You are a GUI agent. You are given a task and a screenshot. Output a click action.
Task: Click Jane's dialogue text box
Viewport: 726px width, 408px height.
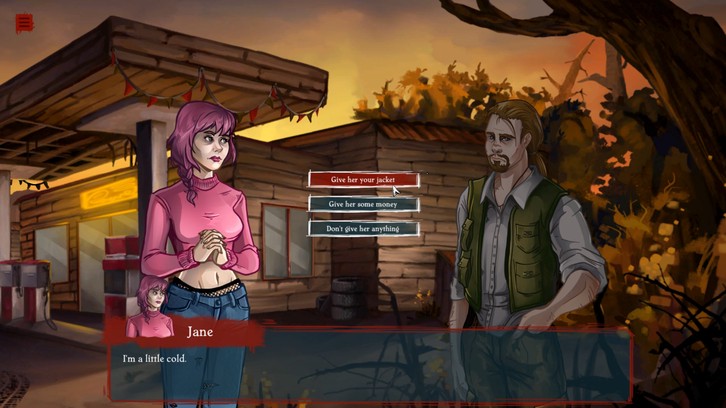pyautogui.click(x=370, y=365)
